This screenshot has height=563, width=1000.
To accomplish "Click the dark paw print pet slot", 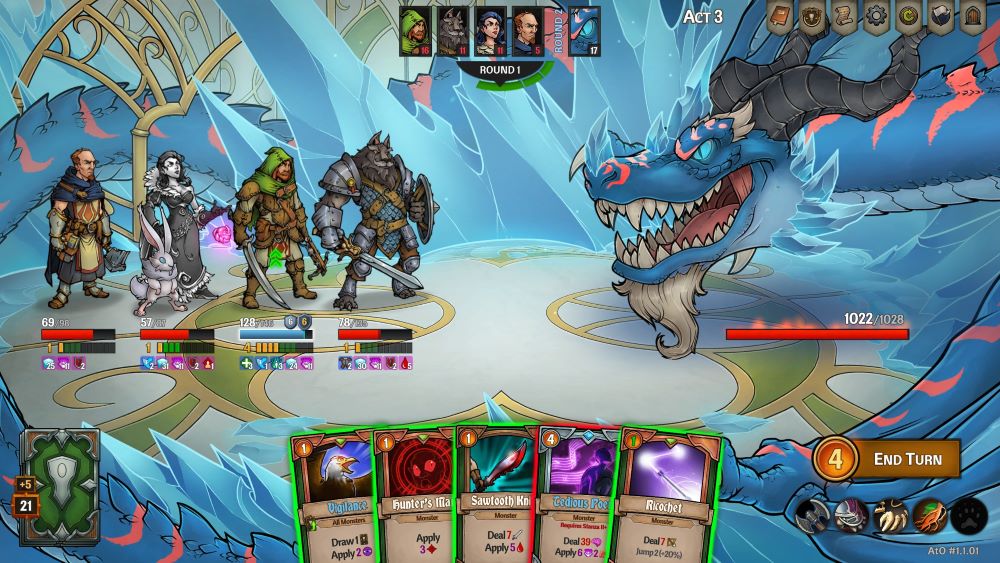I will (968, 516).
